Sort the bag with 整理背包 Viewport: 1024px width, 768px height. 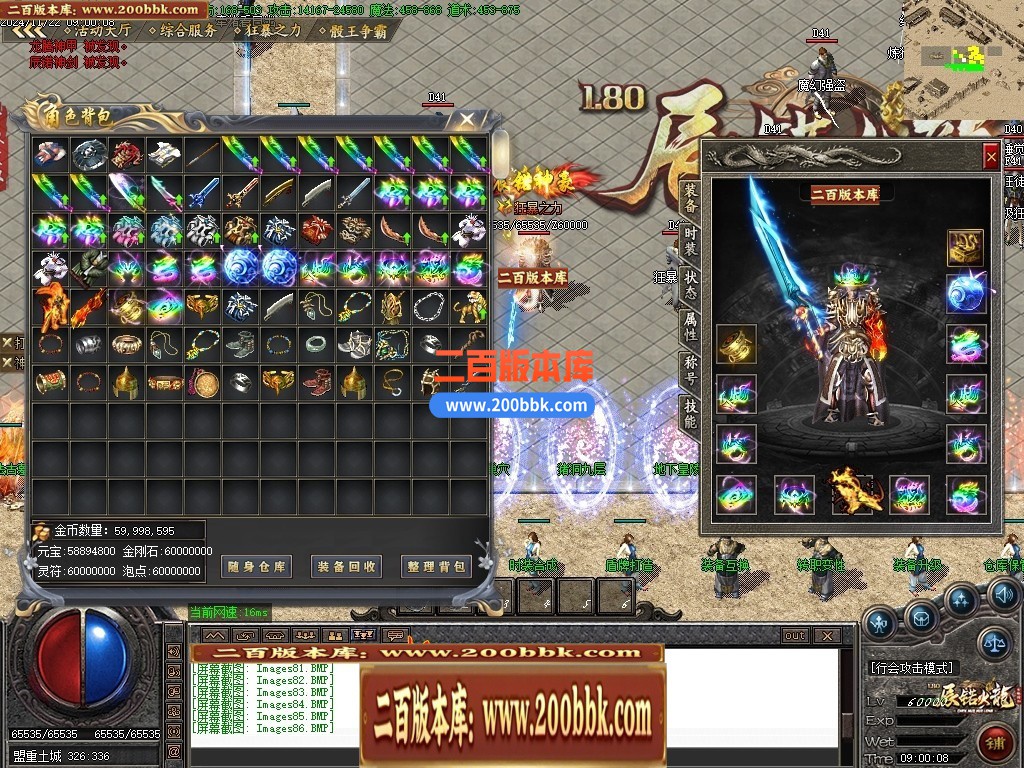(x=437, y=566)
